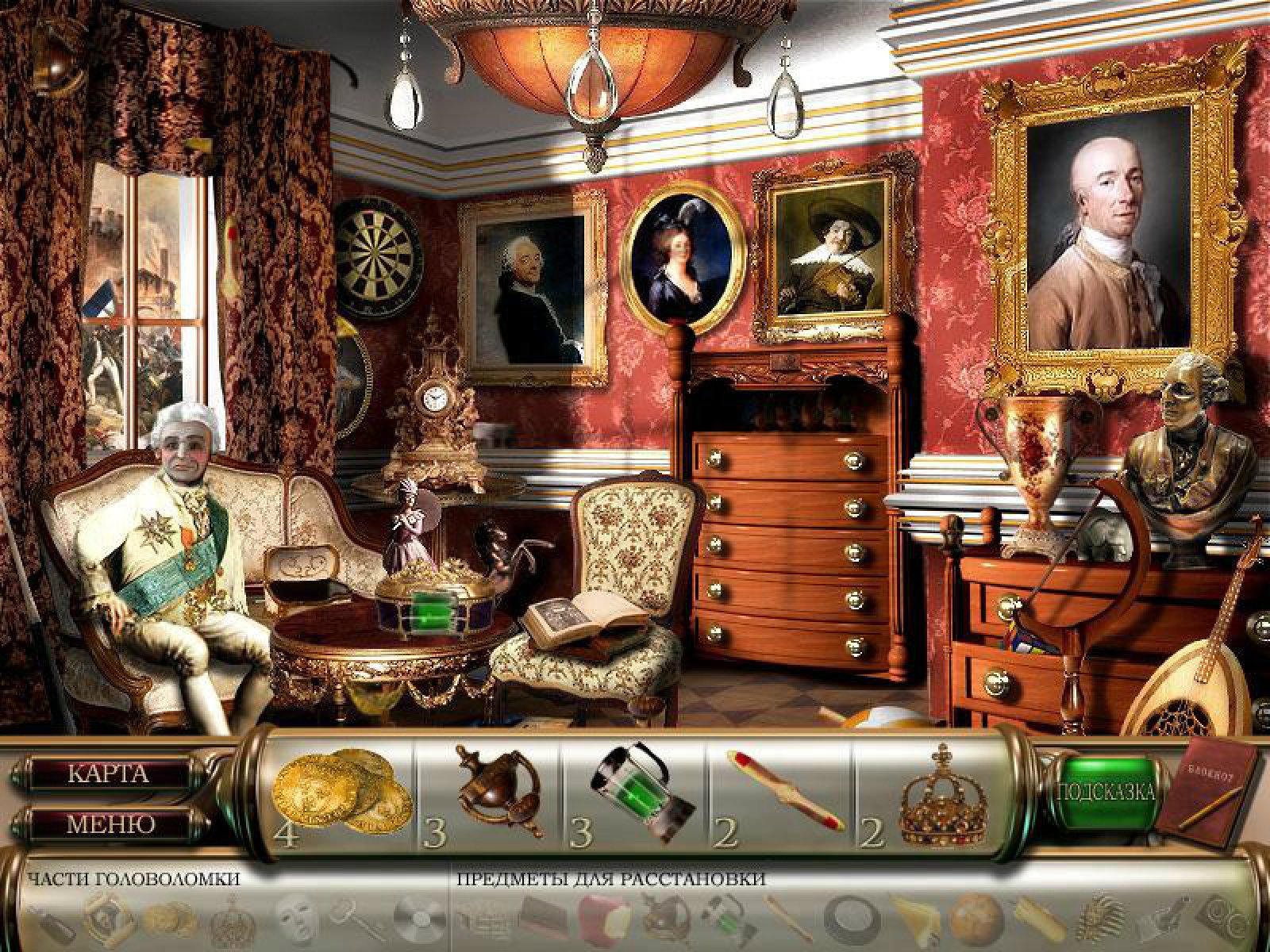Use the green Подсказка hint button
This screenshot has width=1270, height=952.
[1105, 792]
